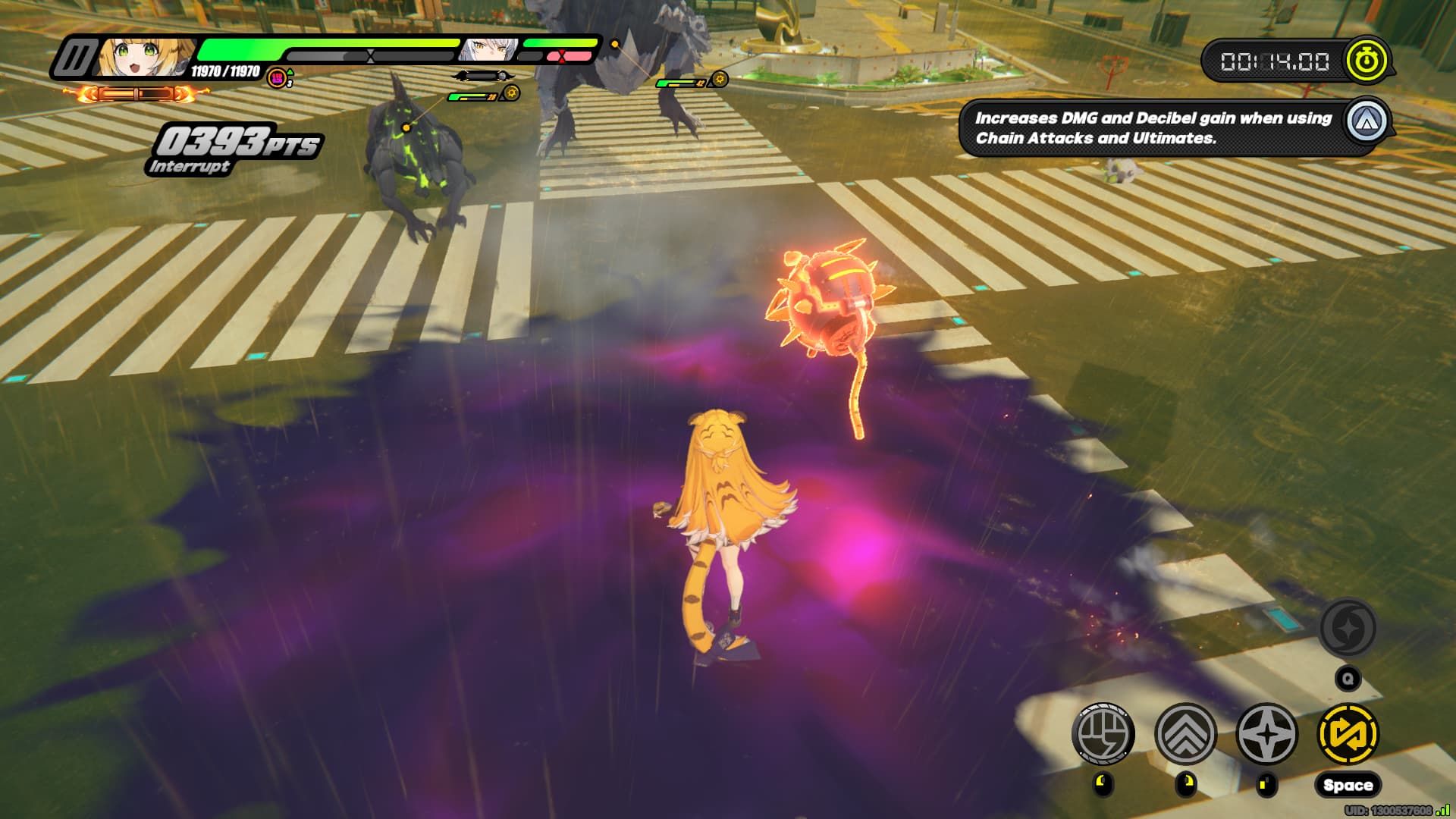
Task: Expand the Interrupt score counter panel
Action: [235, 144]
